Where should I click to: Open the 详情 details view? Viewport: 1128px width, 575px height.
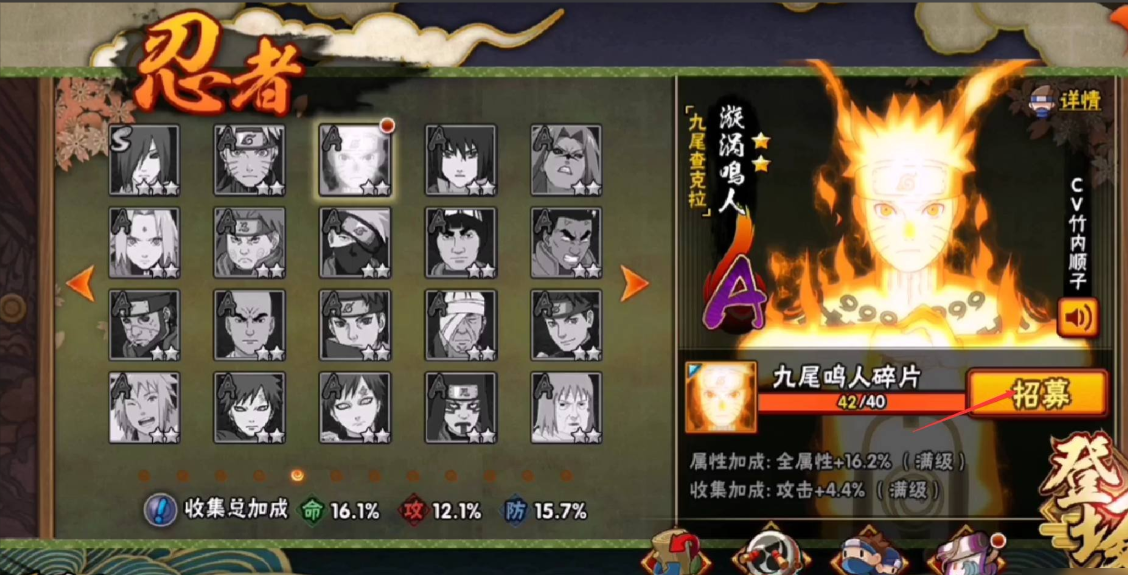(1067, 100)
